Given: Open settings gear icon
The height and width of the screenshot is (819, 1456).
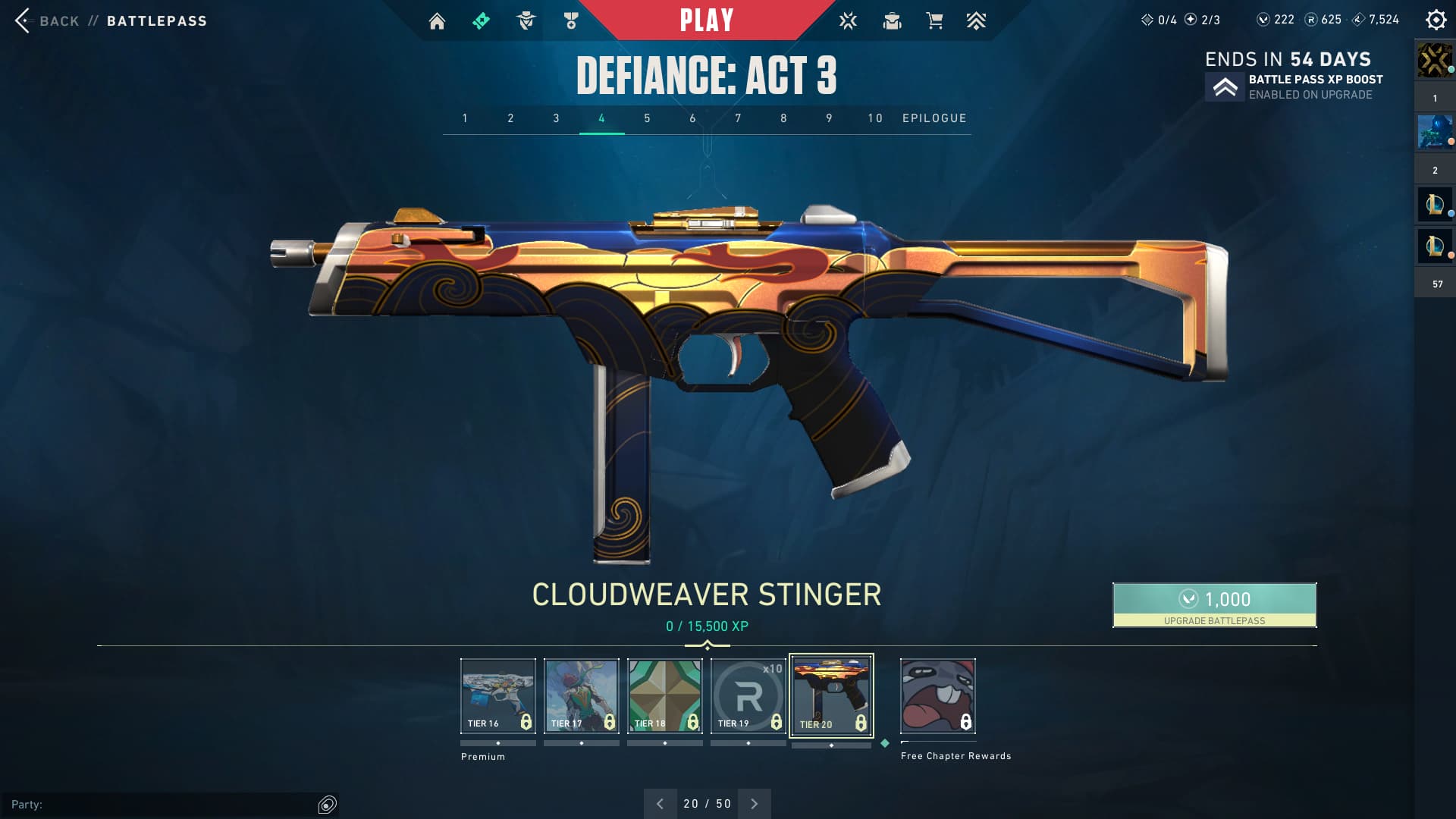Looking at the screenshot, I should click(x=1436, y=20).
